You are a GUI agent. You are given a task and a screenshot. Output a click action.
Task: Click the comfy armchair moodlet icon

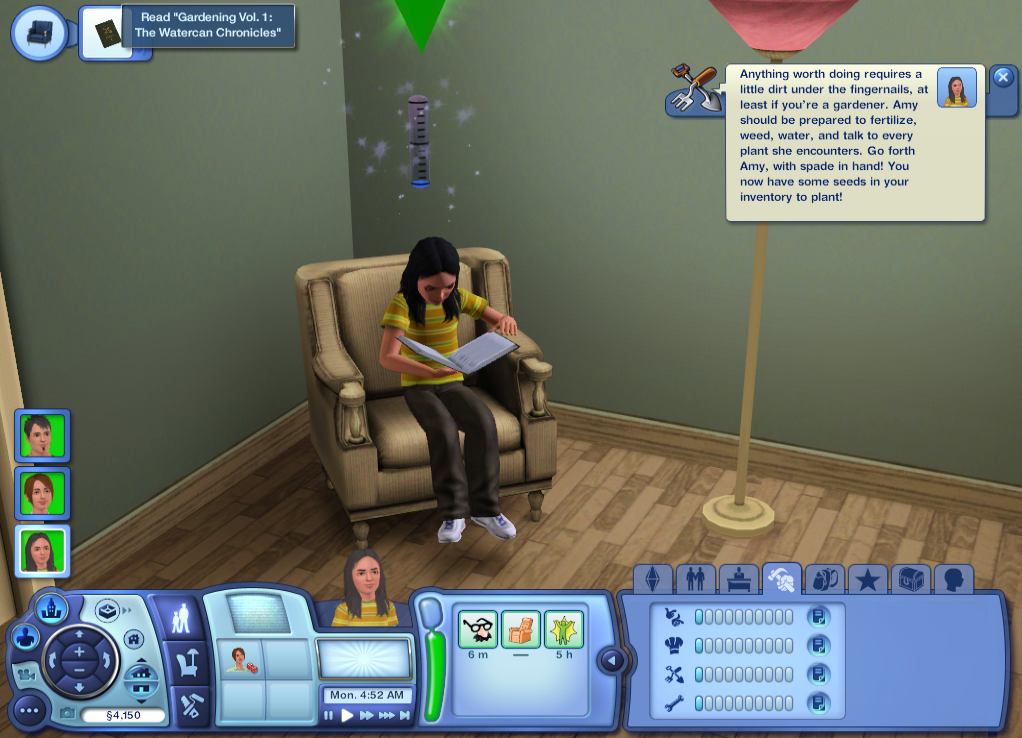pos(520,630)
